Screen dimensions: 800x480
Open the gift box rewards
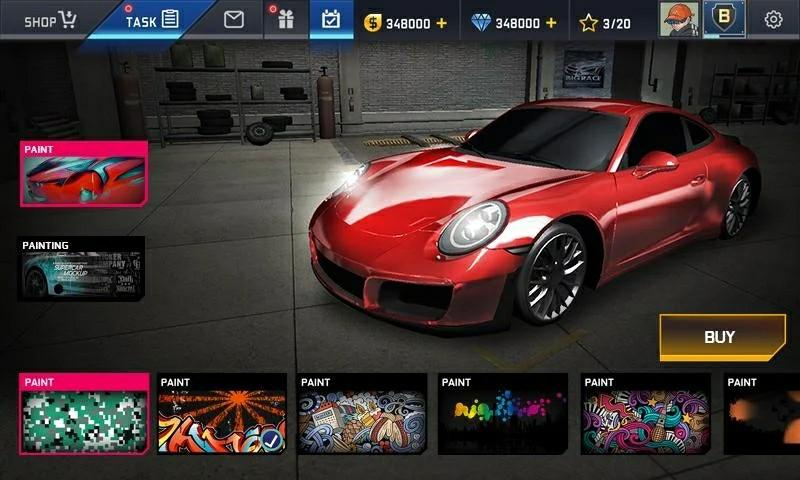[x=286, y=20]
